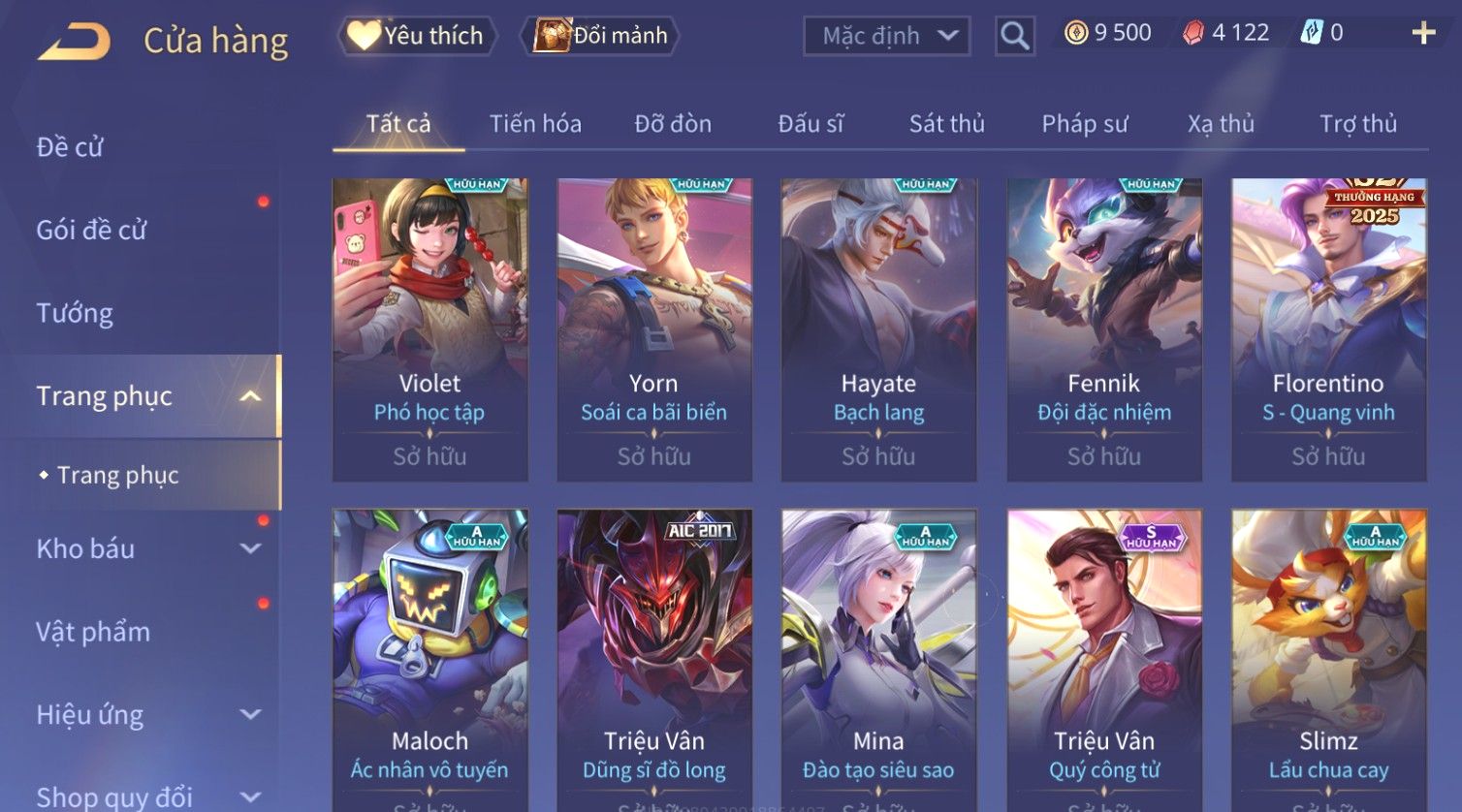Add currency with the plus button
The image size is (1462, 812).
click(1422, 34)
